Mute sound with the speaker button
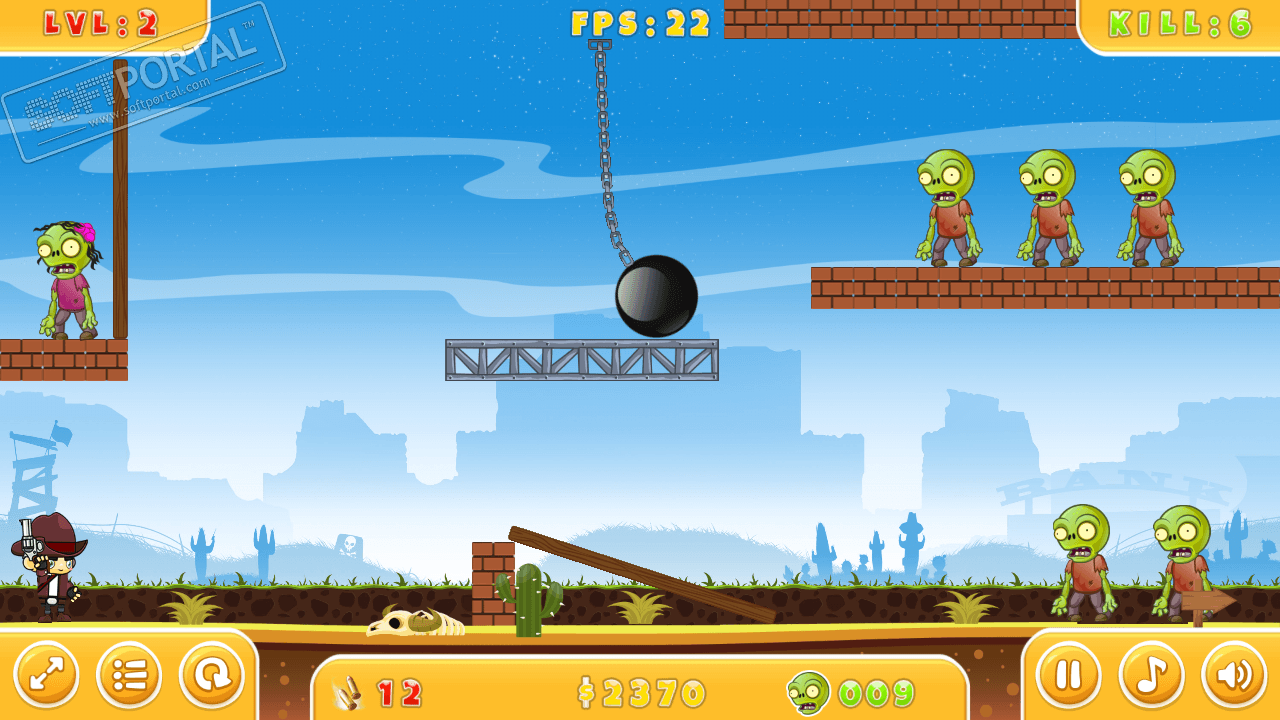1280x720 pixels. click(1234, 675)
